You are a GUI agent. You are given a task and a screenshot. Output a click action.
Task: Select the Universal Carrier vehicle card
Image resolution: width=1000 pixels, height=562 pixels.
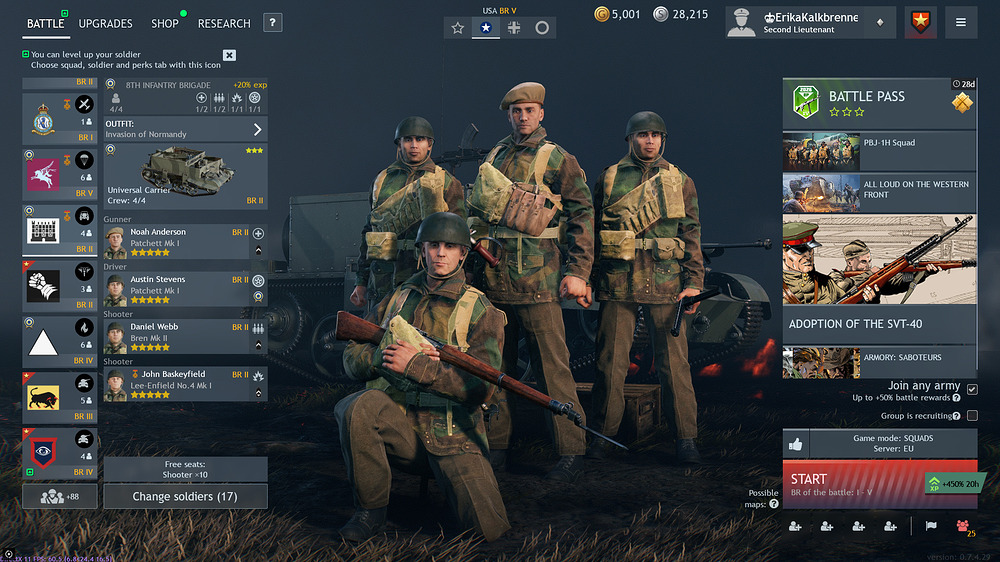186,176
